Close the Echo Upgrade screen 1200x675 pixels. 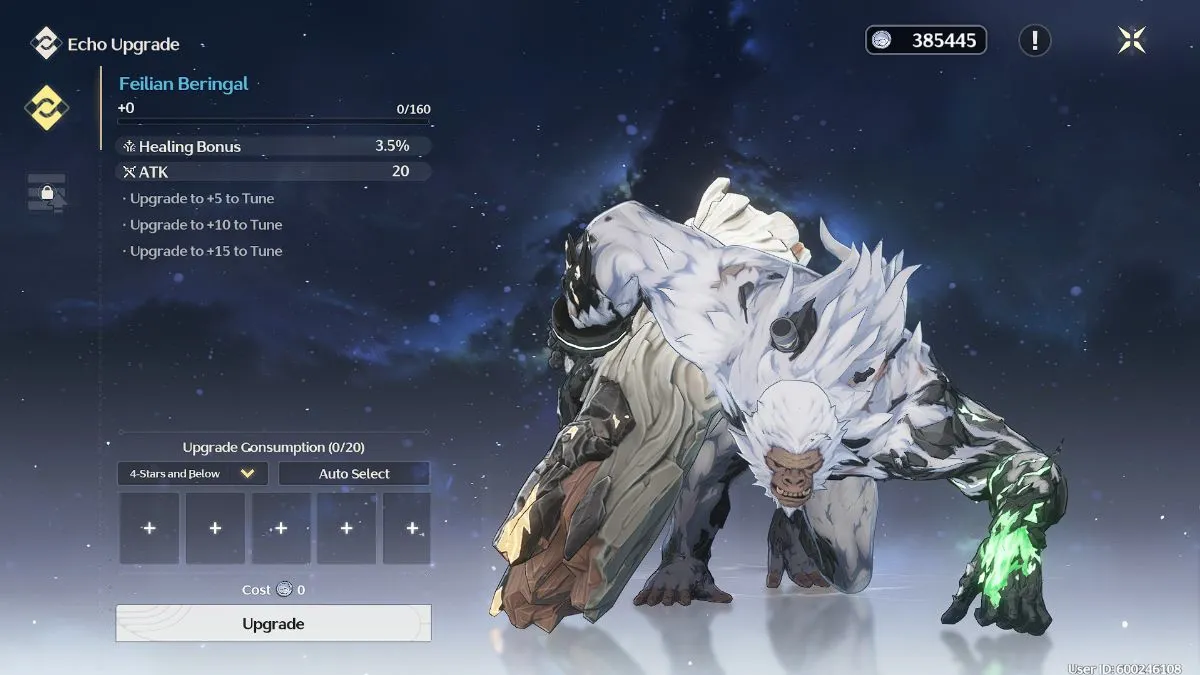pyautogui.click(x=1131, y=40)
